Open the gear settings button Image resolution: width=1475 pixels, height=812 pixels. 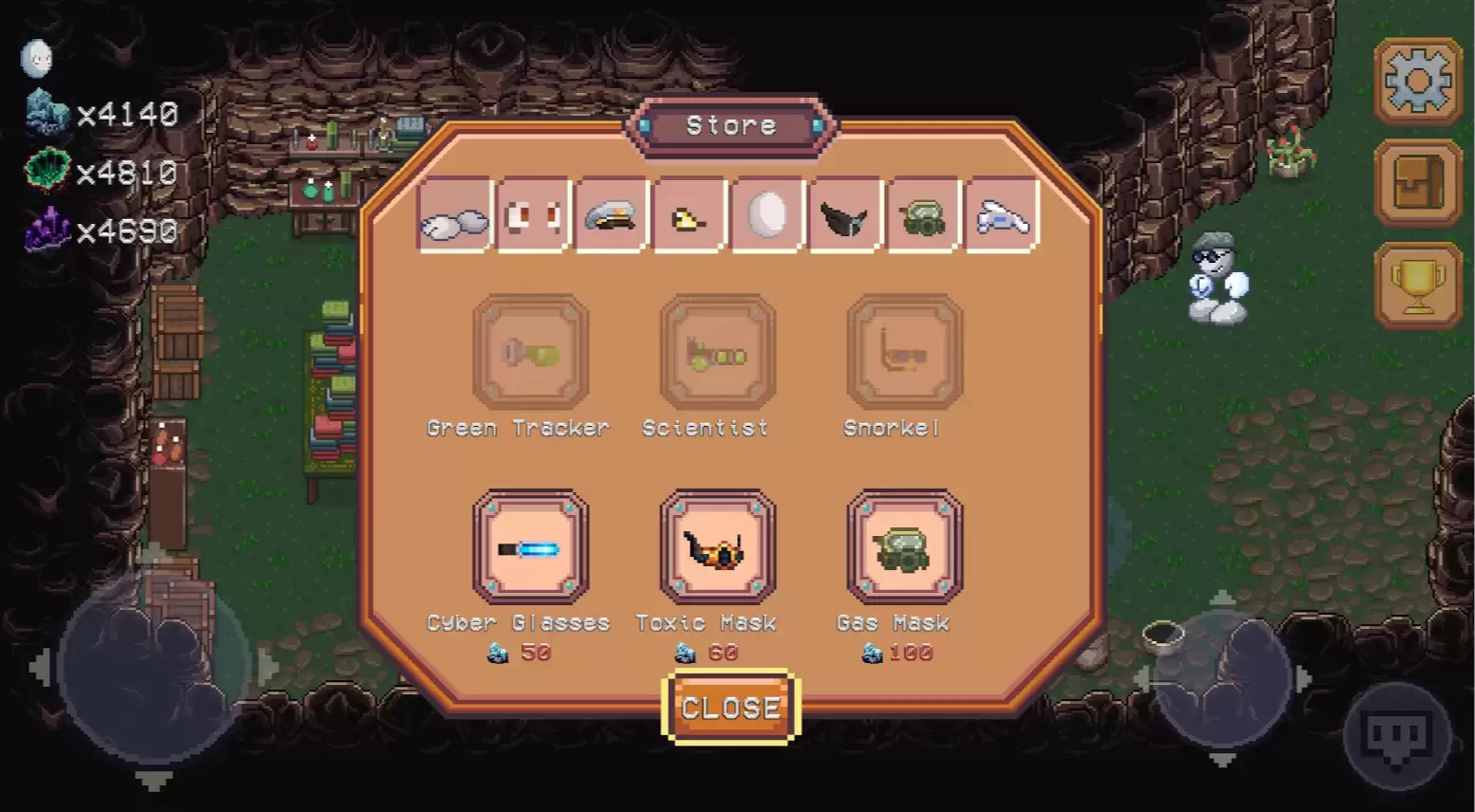click(1418, 82)
